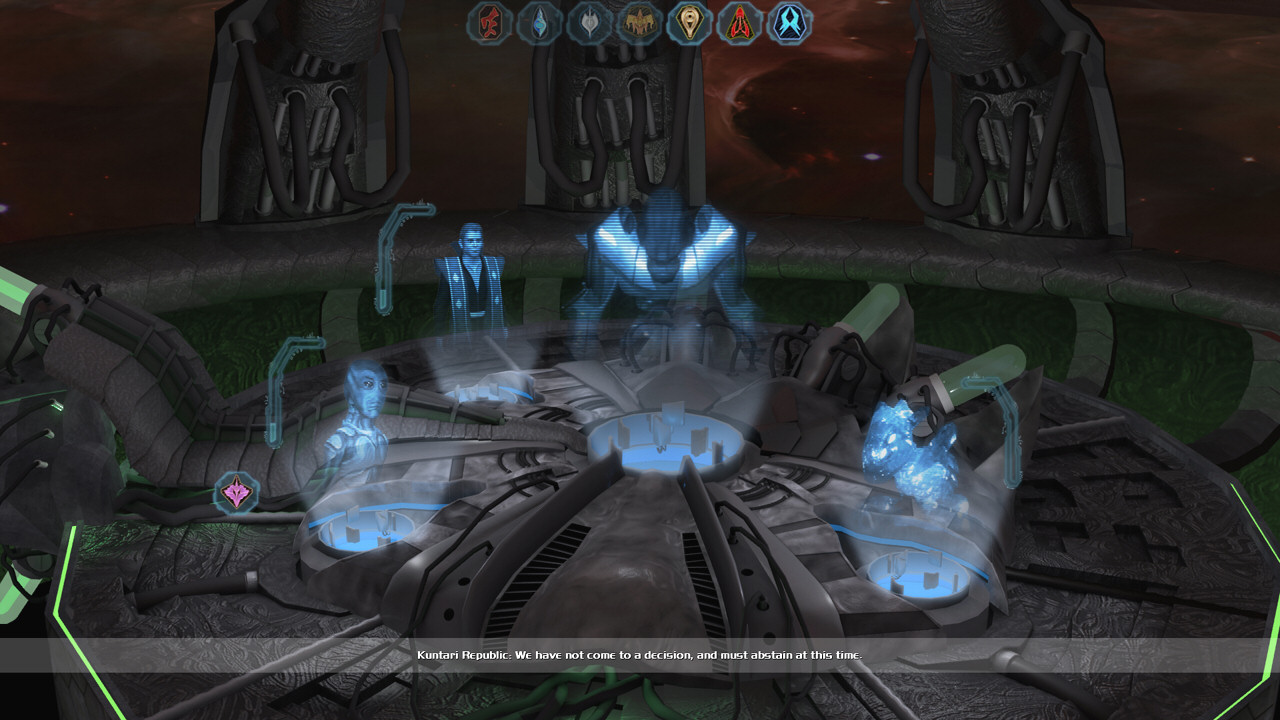The height and width of the screenshot is (720, 1280).
Task: Click the silver axe-blade faction emblem
Action: pyautogui.click(x=589, y=22)
